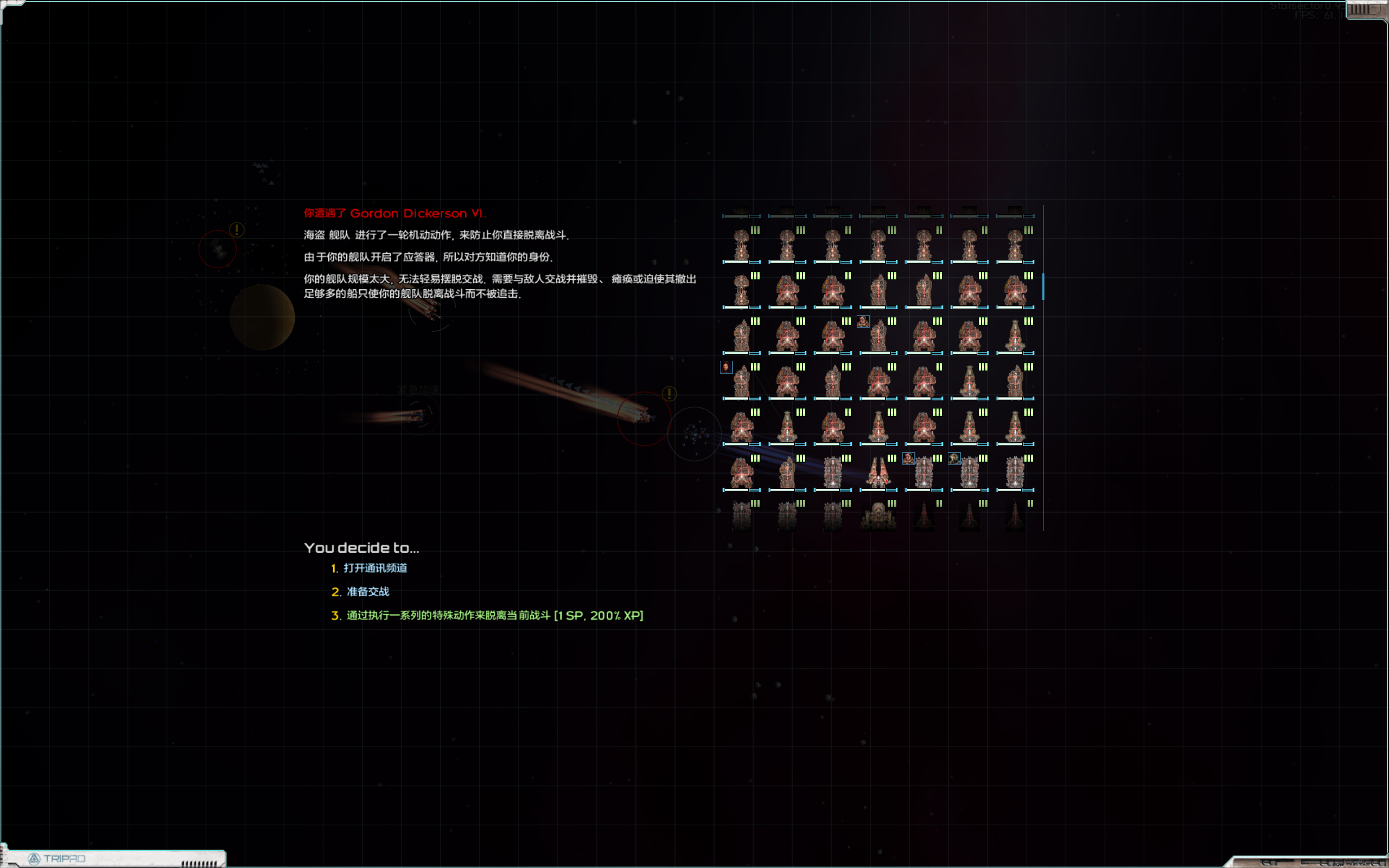Select the right officer portrait in the sixth fleet row
The image size is (1389, 868).
[x=953, y=457]
